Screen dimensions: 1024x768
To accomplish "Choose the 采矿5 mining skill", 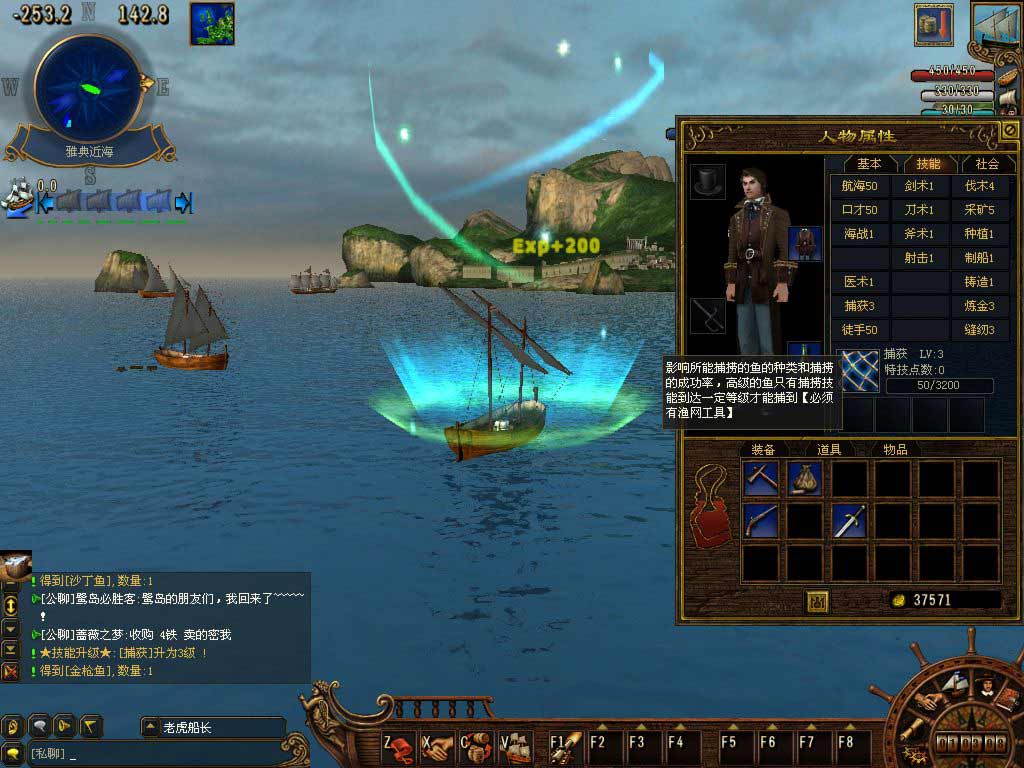I will click(x=979, y=210).
